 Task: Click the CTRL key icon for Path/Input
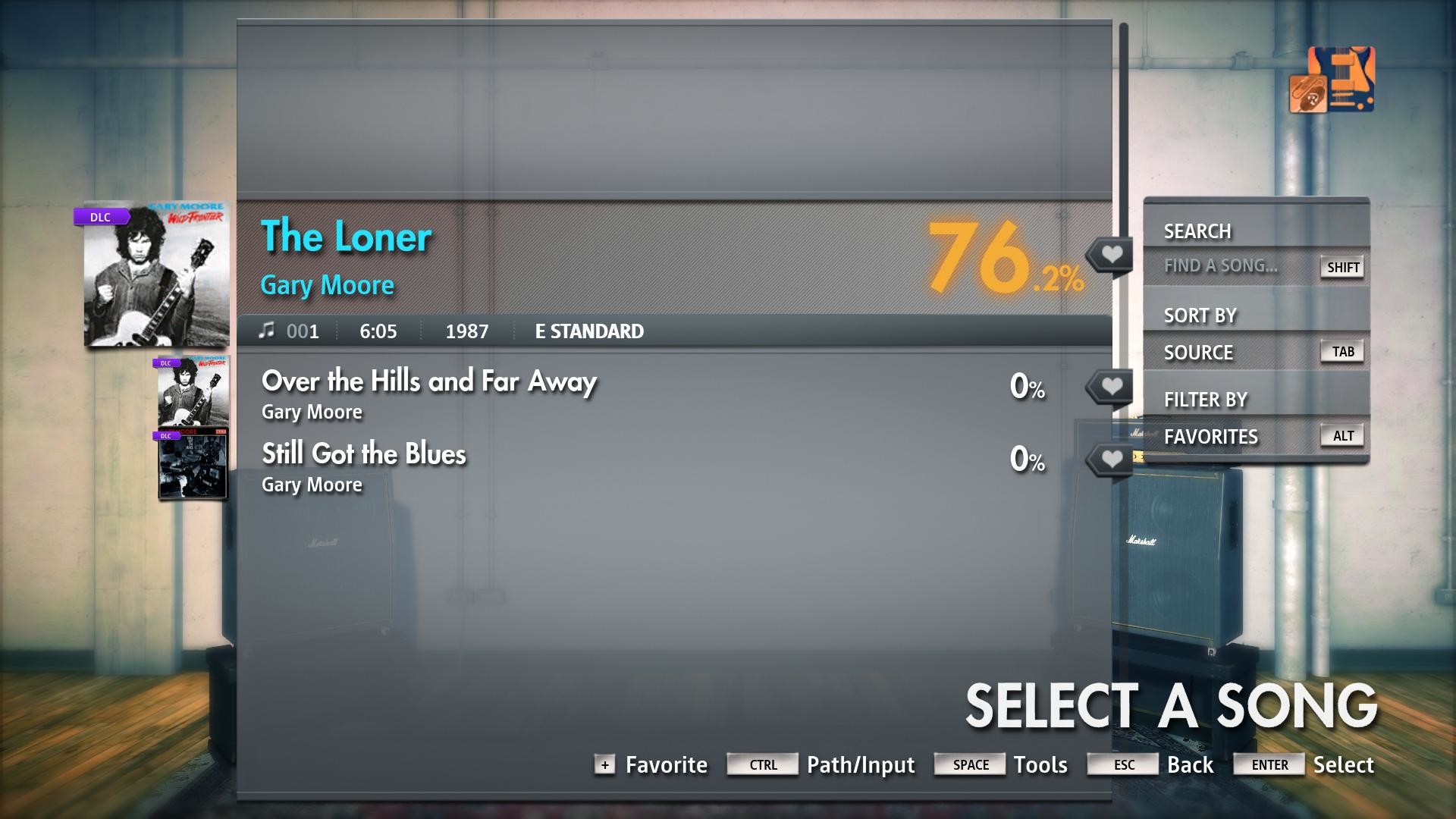pos(762,765)
